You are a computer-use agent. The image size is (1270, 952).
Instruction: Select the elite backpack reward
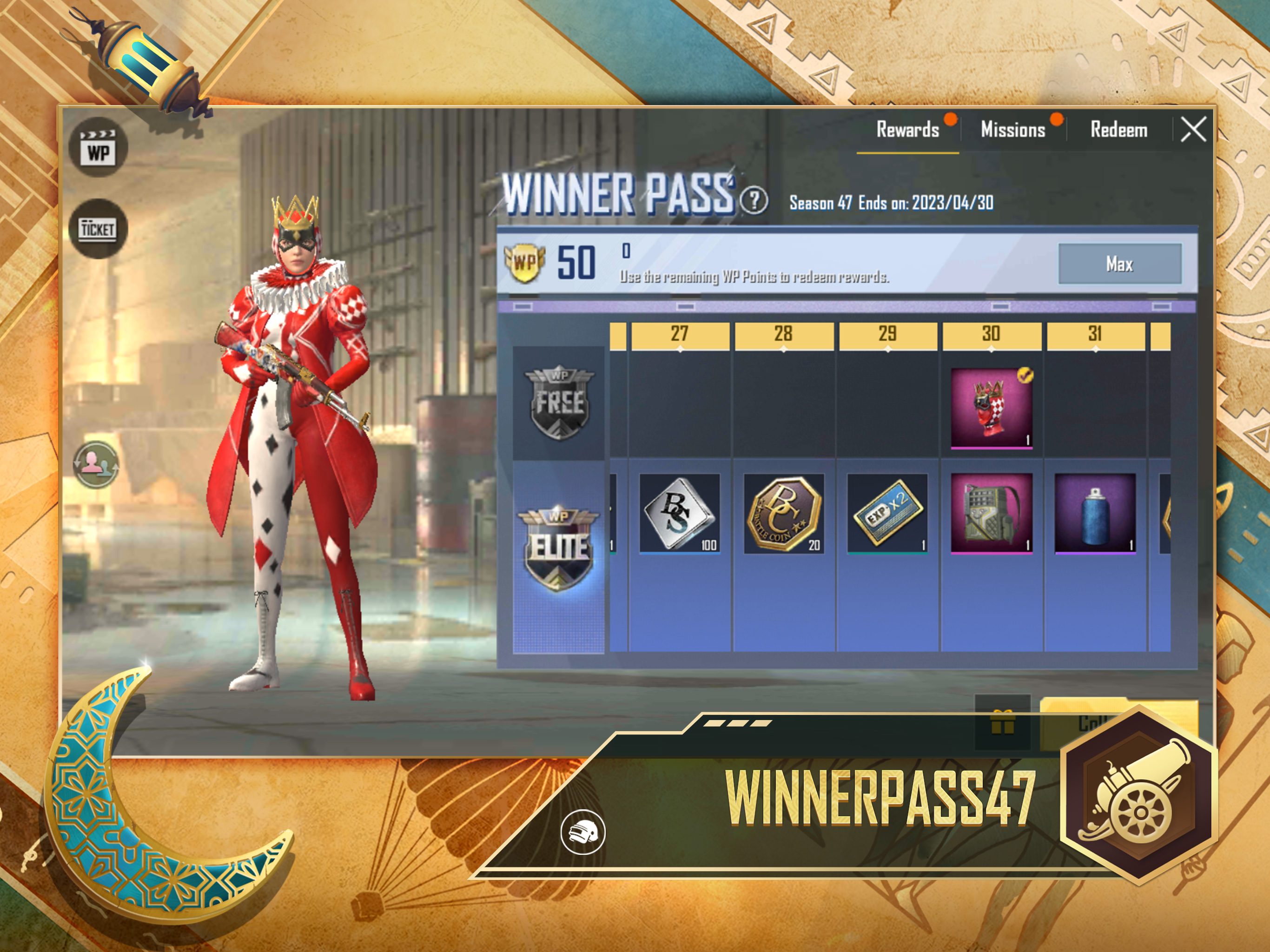[991, 513]
